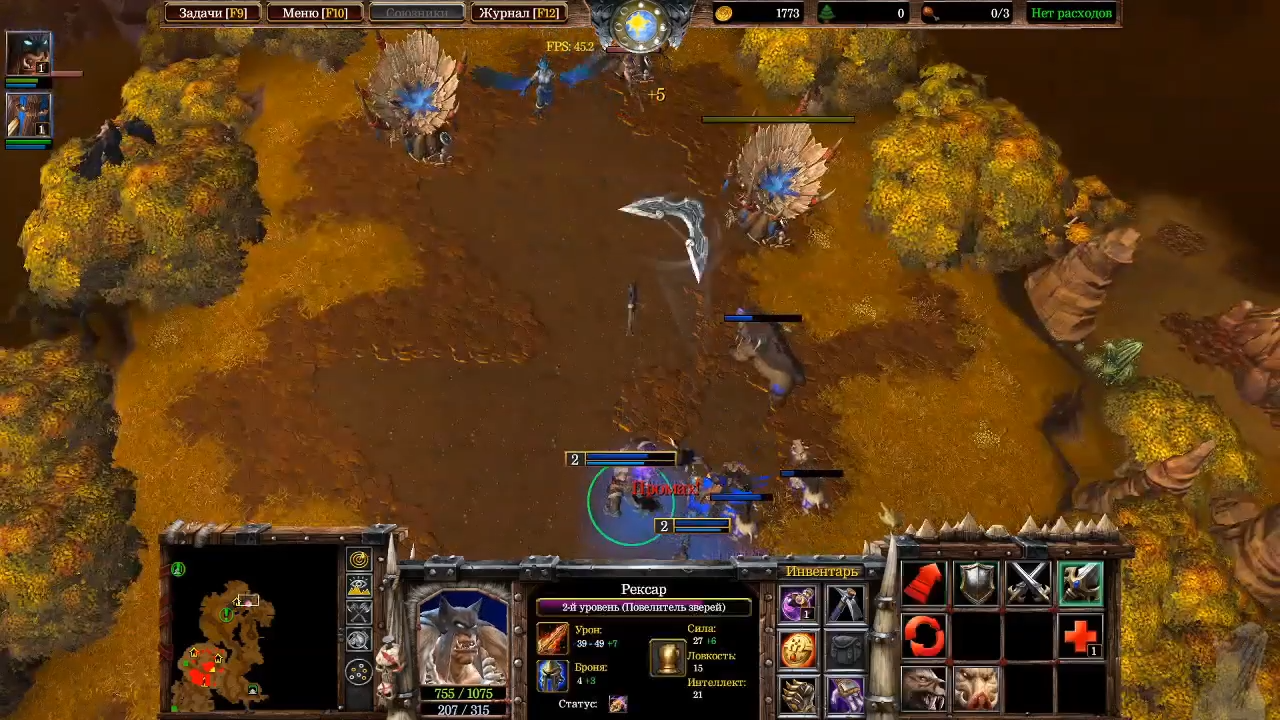Open hero skills with red cross
The height and width of the screenshot is (720, 1280).
click(1080, 636)
